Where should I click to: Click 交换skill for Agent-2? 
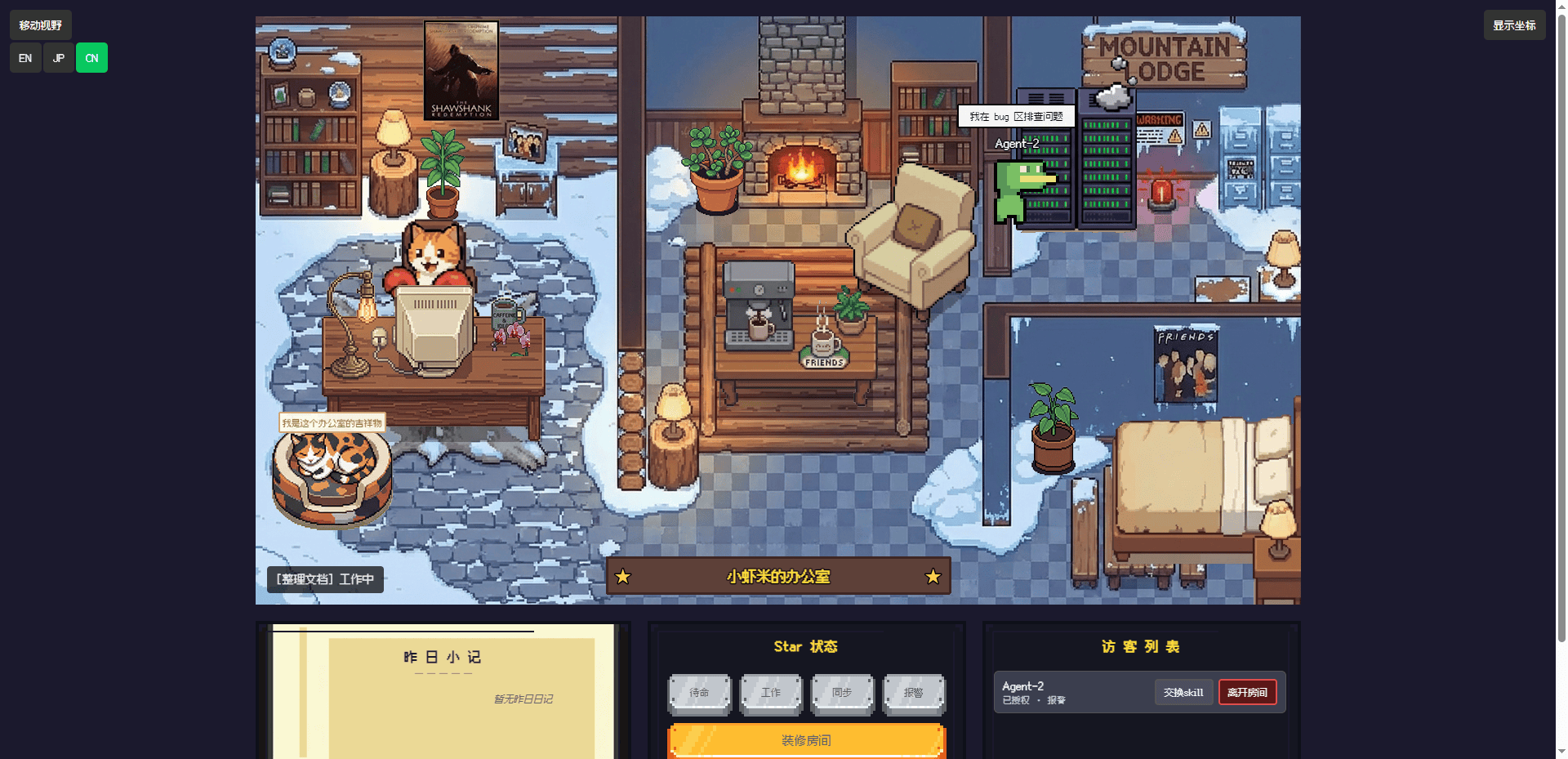tap(1183, 692)
